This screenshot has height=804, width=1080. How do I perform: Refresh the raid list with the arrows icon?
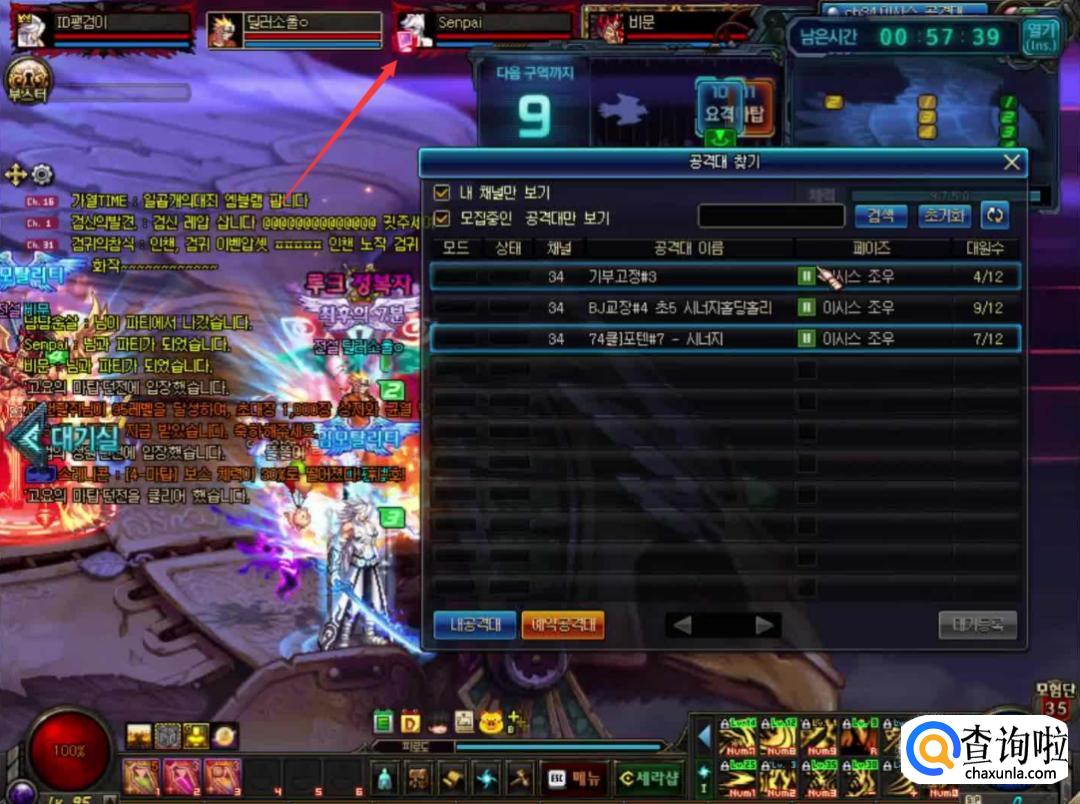pyautogui.click(x=995, y=216)
